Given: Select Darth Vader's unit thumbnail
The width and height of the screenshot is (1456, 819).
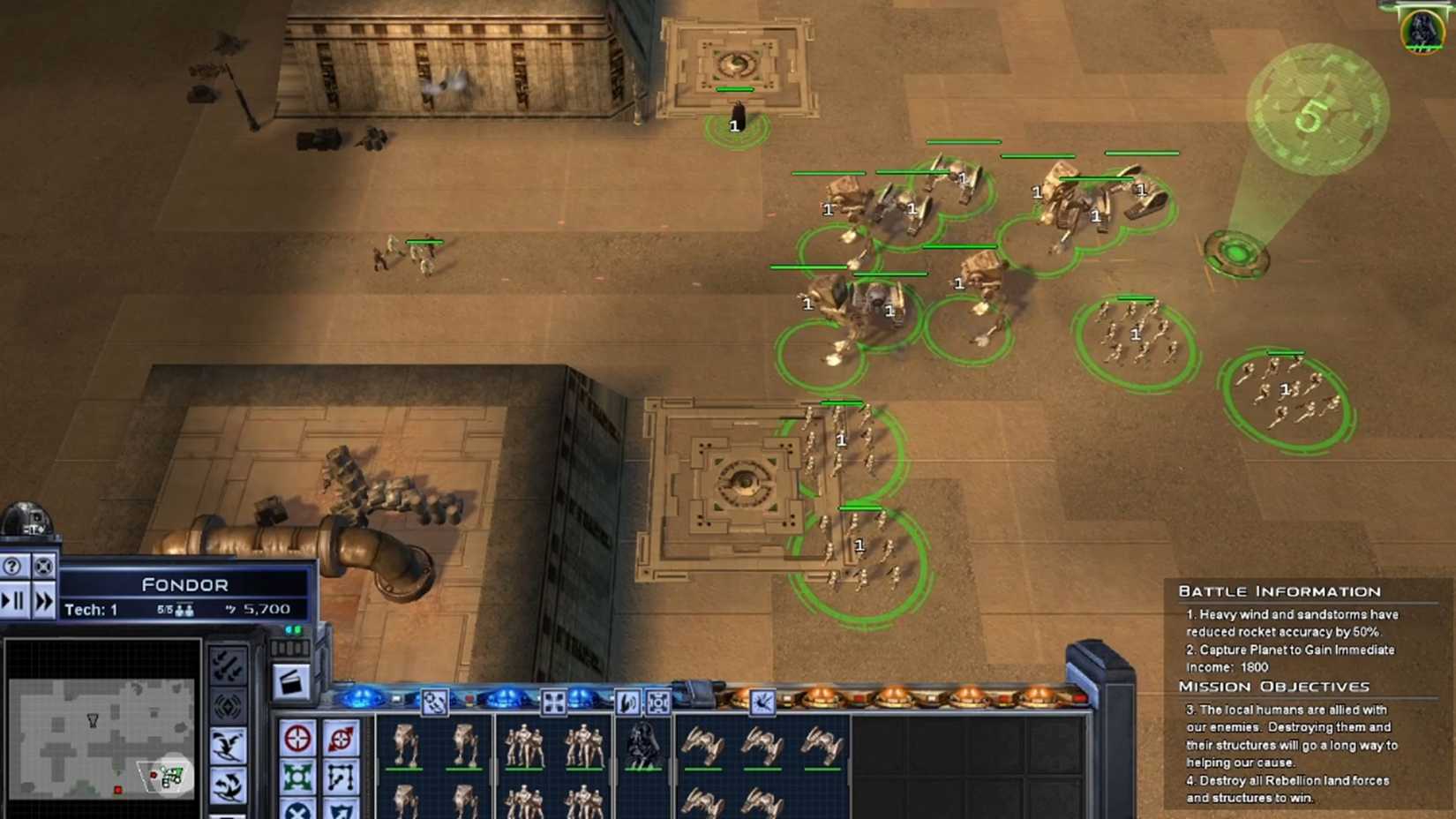Looking at the screenshot, I should 642,748.
